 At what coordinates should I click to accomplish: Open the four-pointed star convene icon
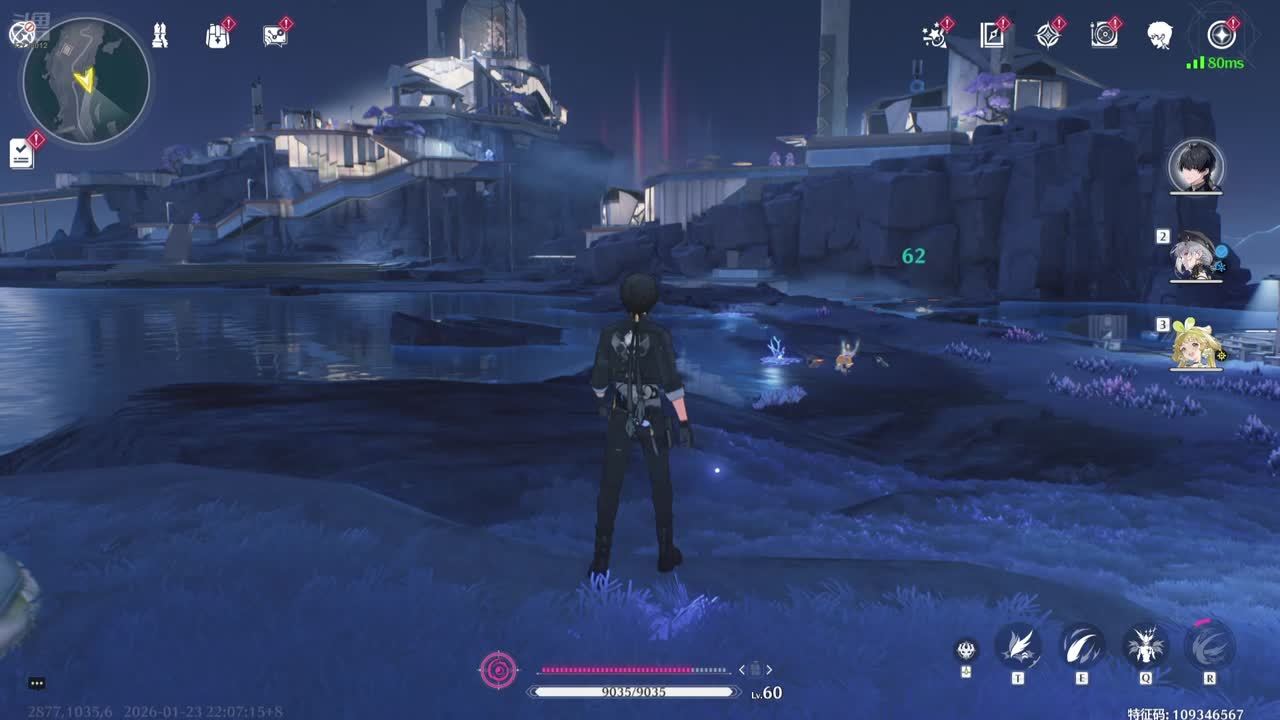pos(1047,35)
